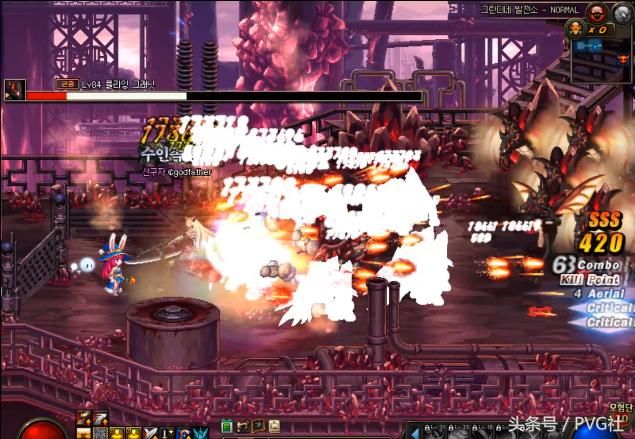
Task: Click the boss portrait beside the health bar
Action: coord(14,88)
